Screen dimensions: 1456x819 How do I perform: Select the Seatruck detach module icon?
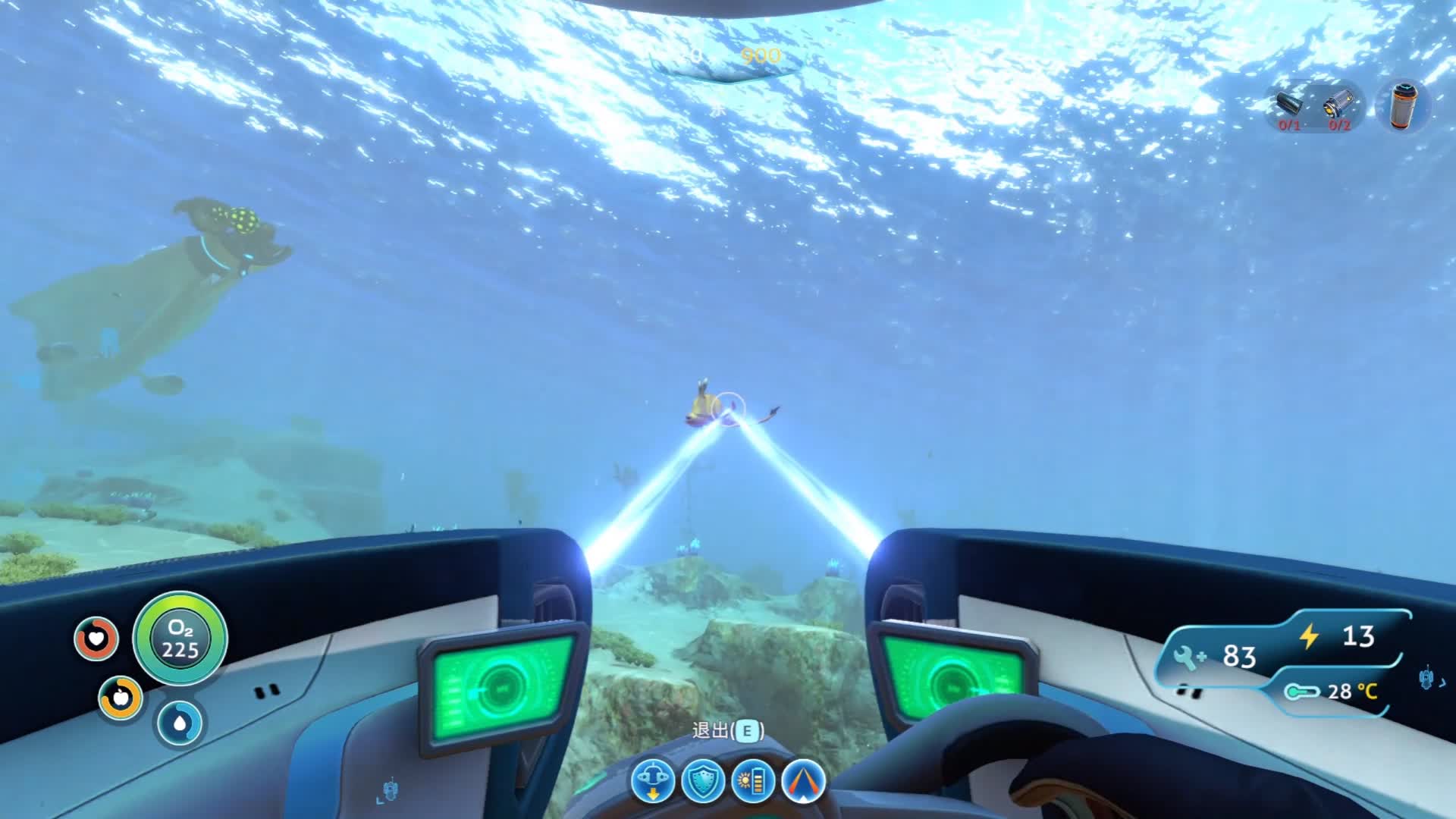pos(652,780)
